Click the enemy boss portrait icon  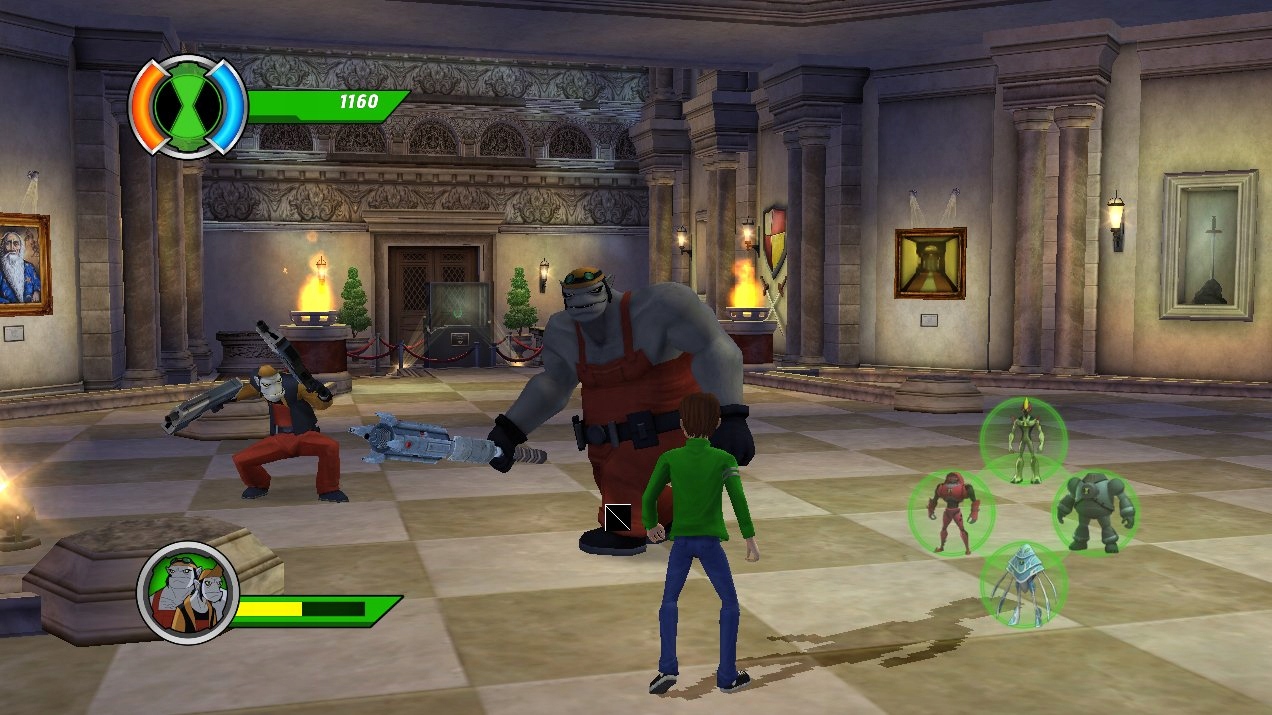tap(188, 593)
